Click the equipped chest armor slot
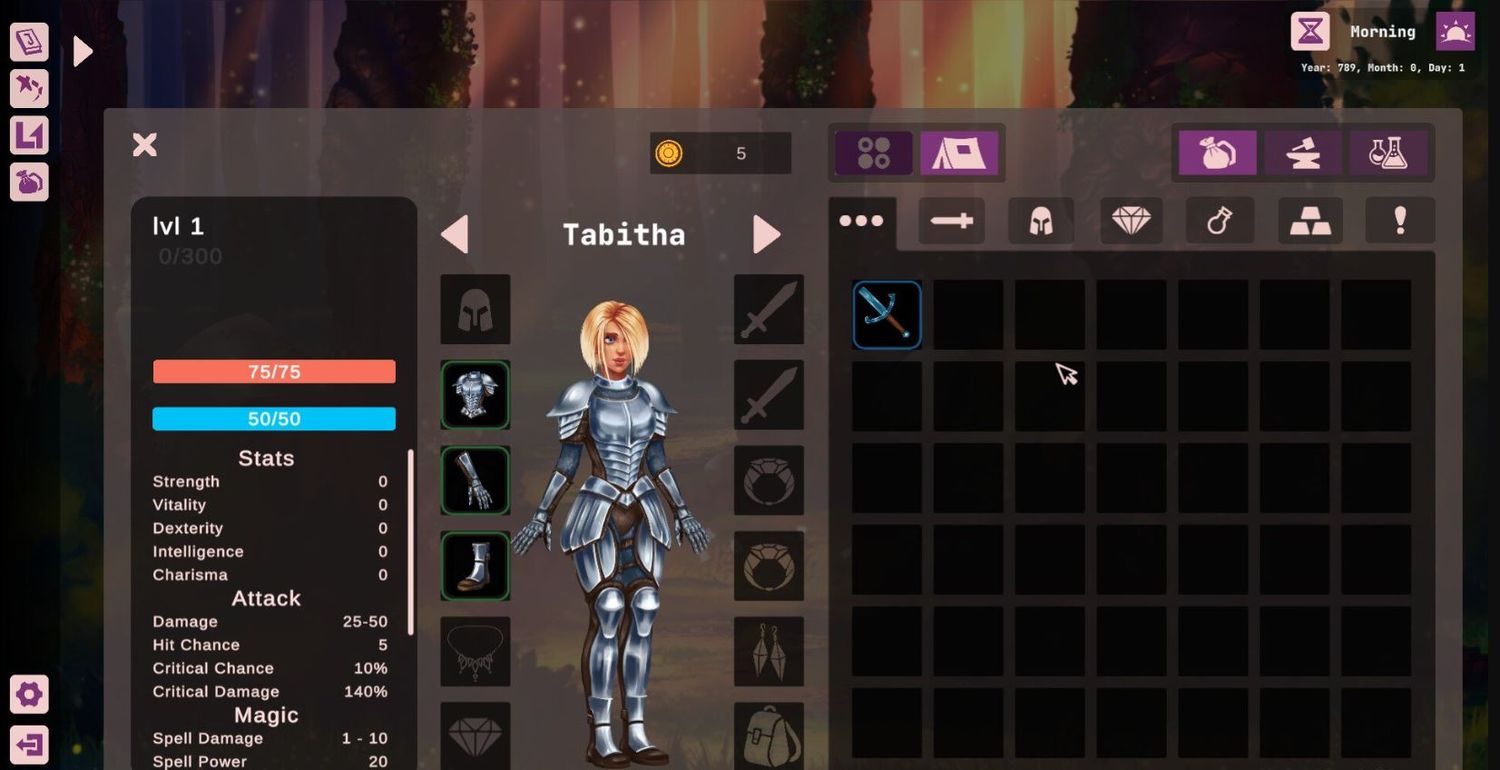 tap(475, 395)
